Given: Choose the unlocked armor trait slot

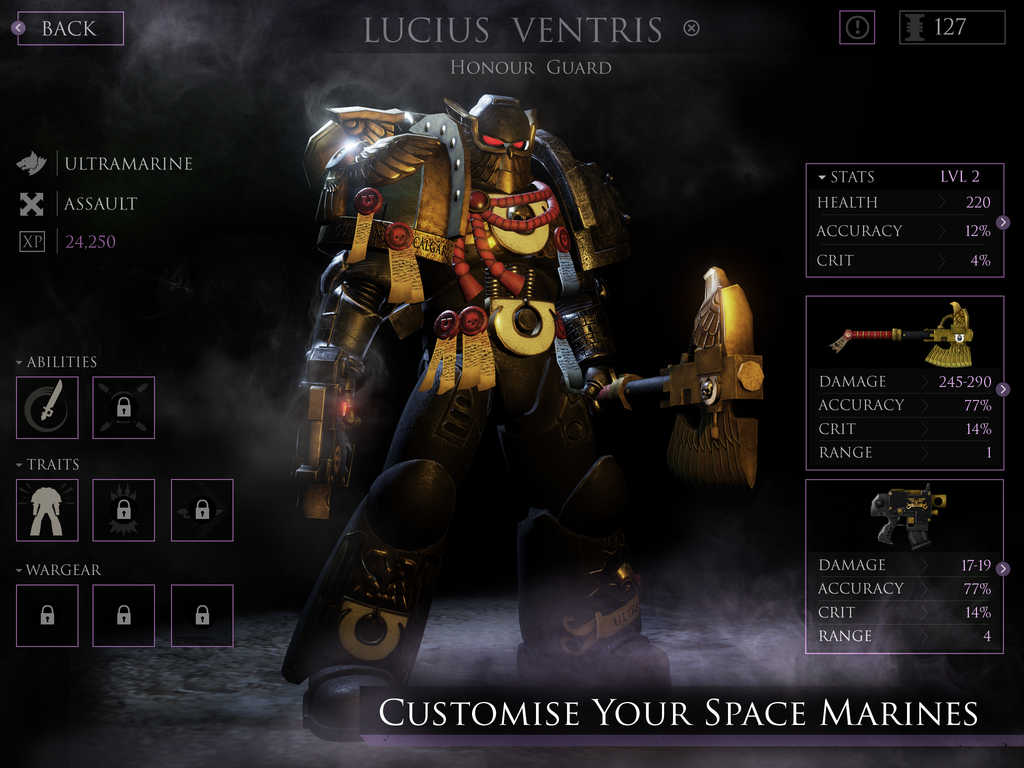Looking at the screenshot, I should click(x=47, y=510).
